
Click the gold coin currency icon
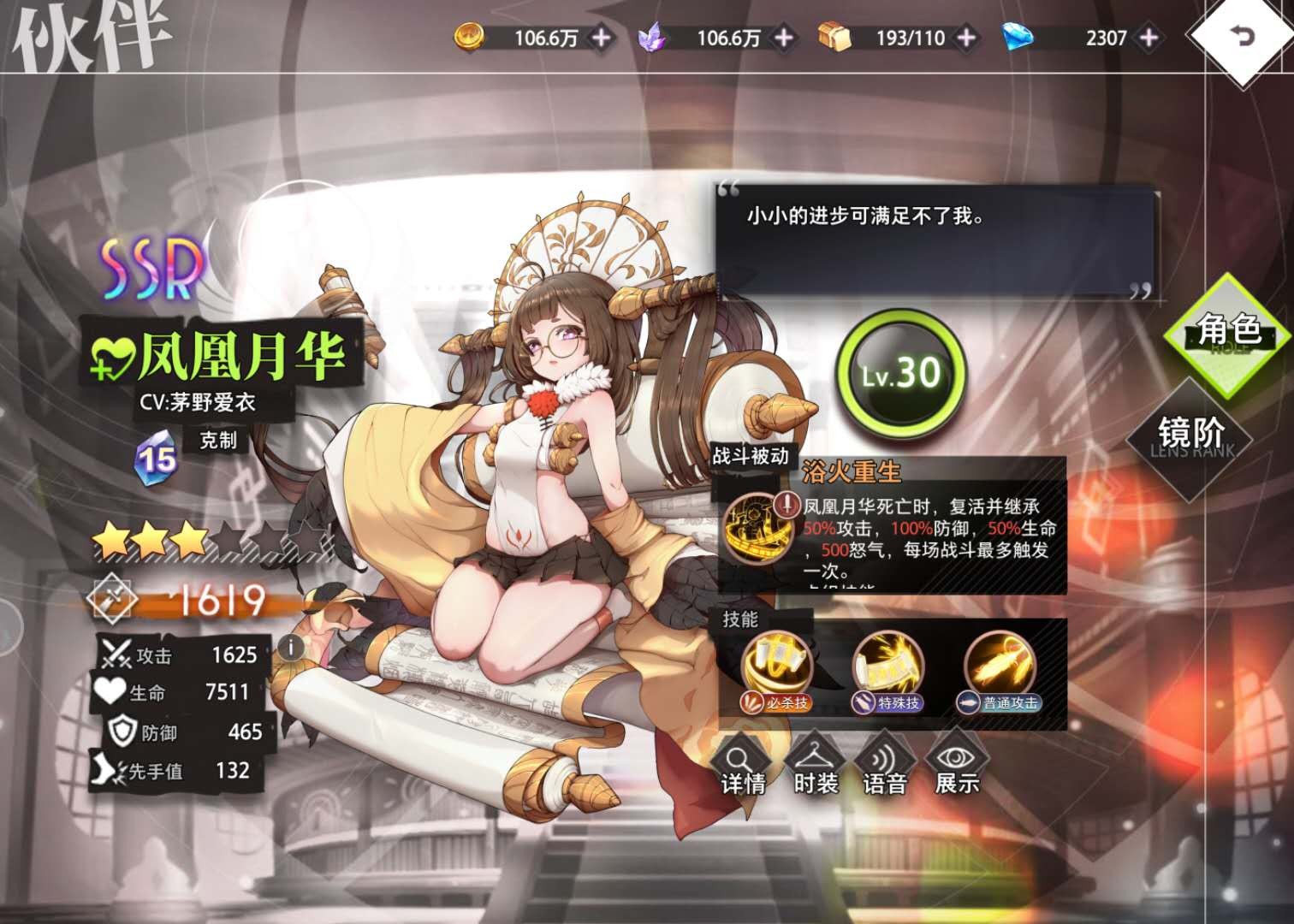[470, 35]
